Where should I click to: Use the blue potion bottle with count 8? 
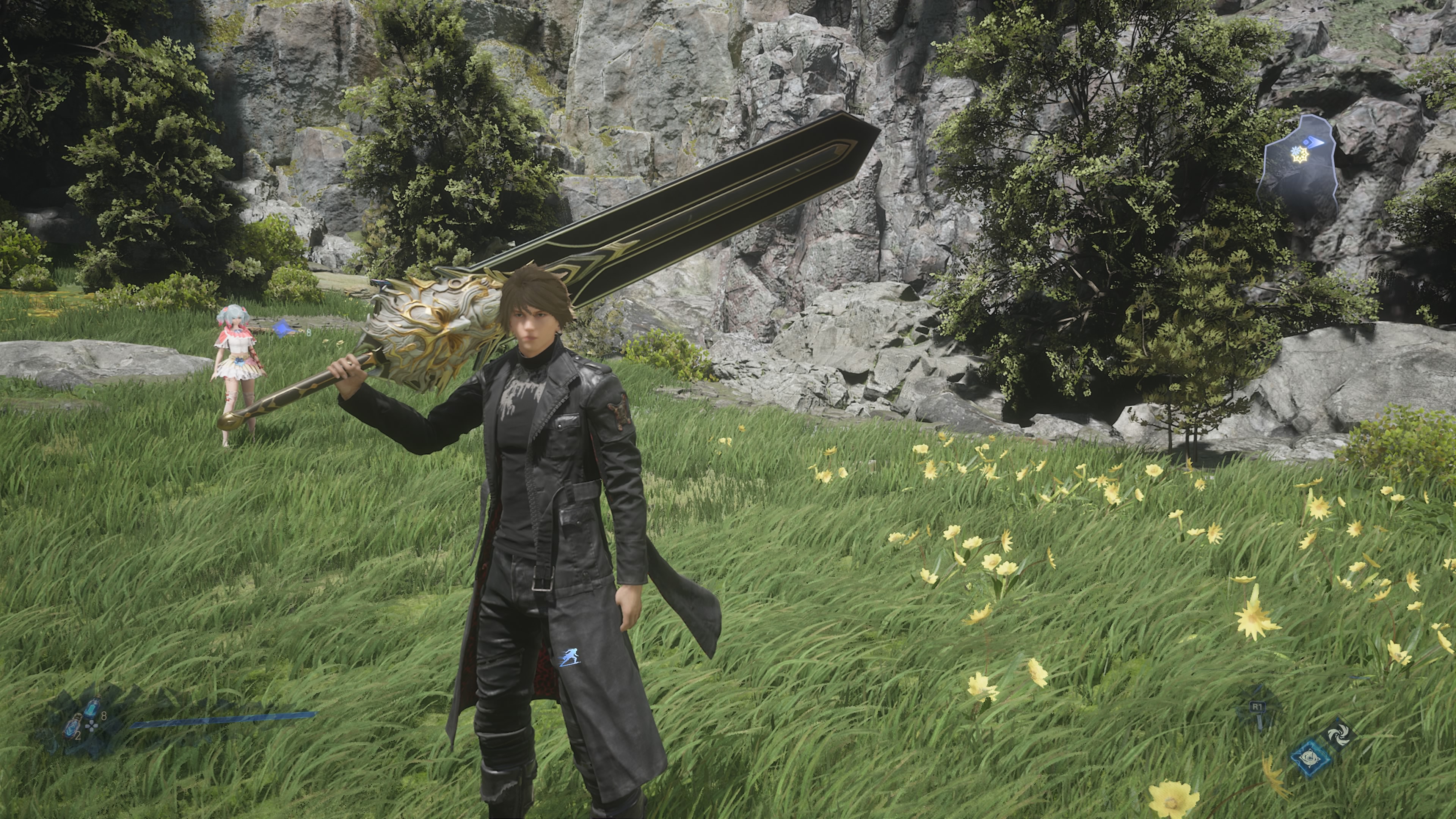(x=93, y=708)
